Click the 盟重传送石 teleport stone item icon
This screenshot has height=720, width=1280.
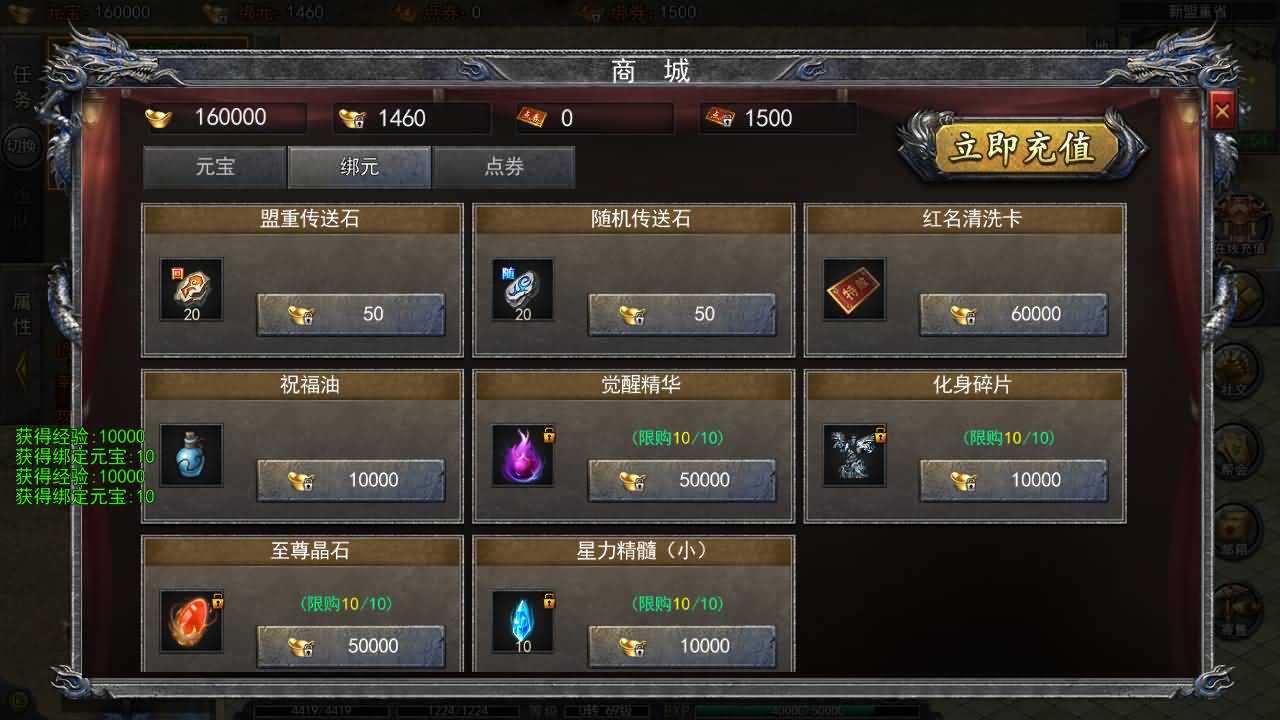pos(190,288)
